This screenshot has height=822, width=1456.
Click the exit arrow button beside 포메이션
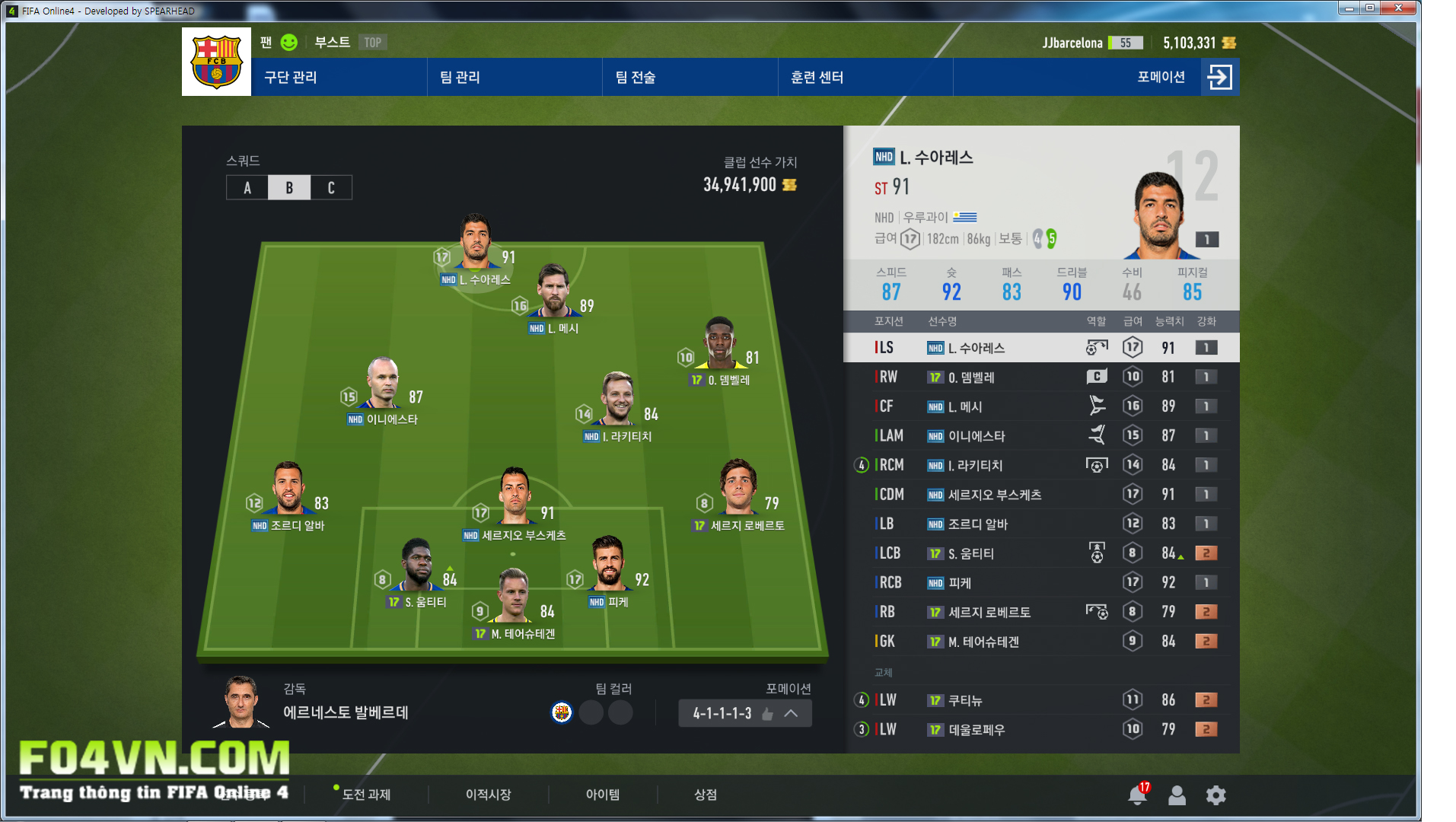tap(1219, 77)
